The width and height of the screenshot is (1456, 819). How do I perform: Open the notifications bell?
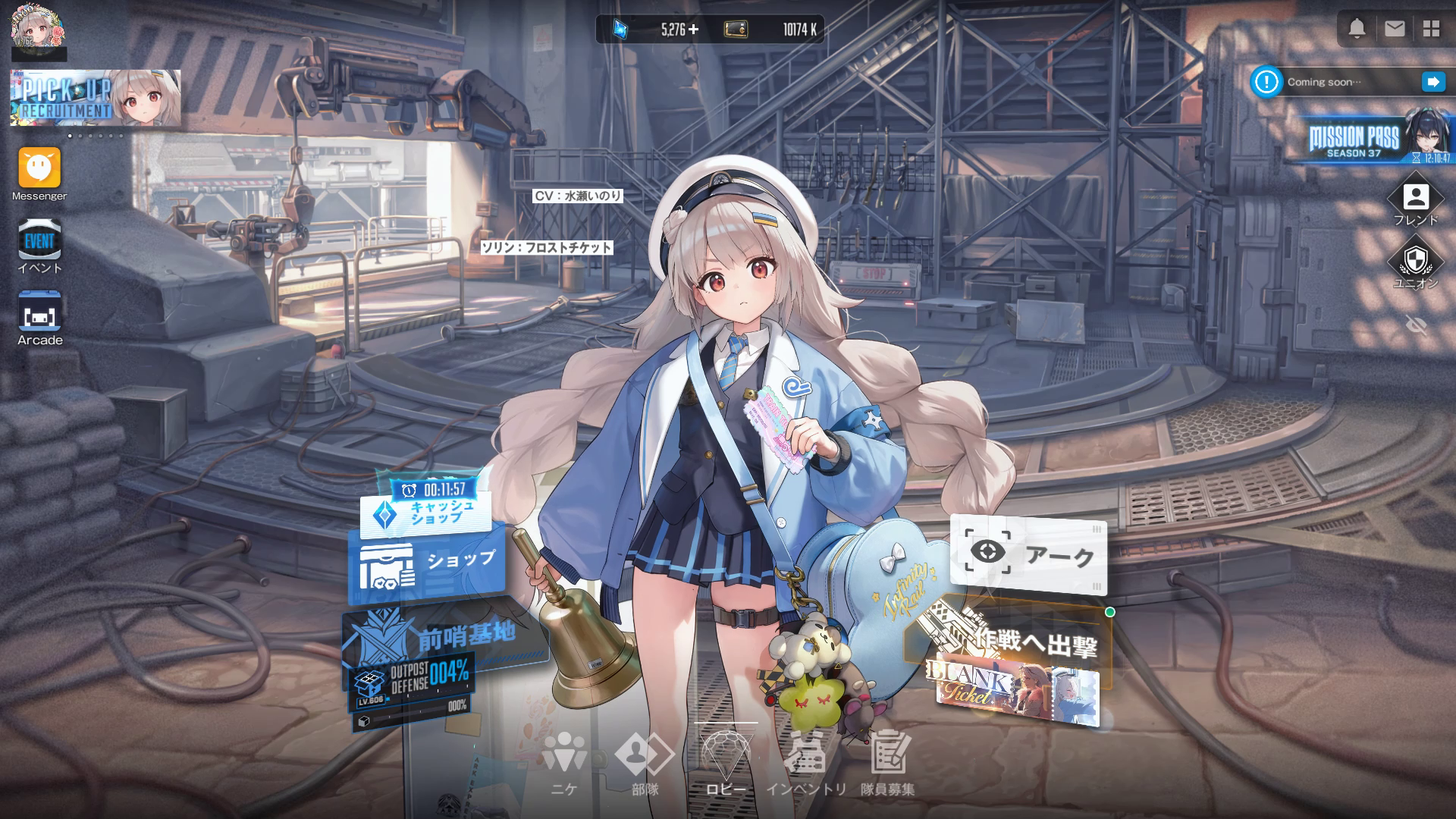[1357, 29]
